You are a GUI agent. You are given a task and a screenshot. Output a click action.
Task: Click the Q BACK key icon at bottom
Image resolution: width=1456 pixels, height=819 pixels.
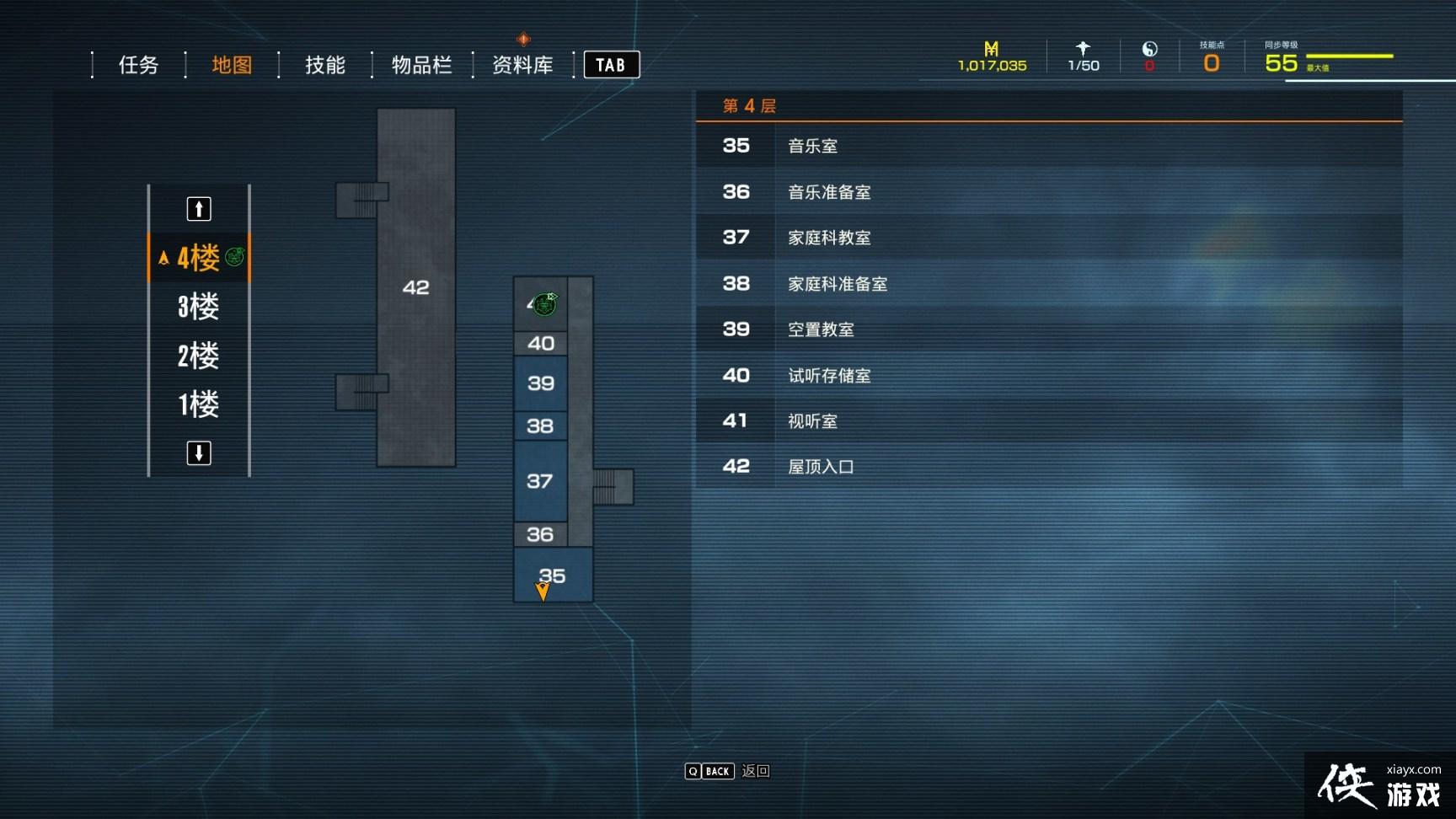coord(708,771)
